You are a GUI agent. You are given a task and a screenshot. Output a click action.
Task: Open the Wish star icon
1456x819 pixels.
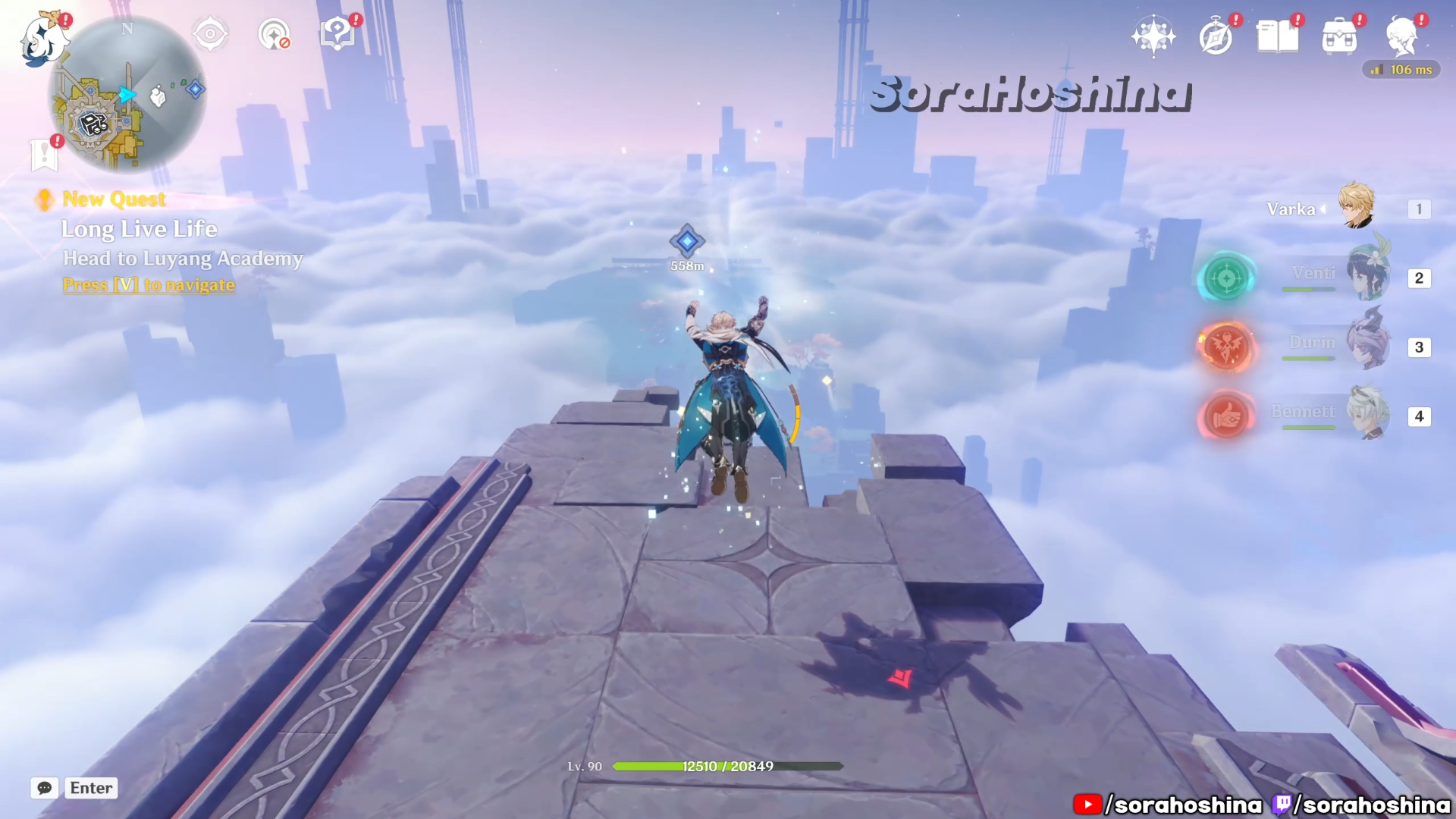coord(1153,36)
